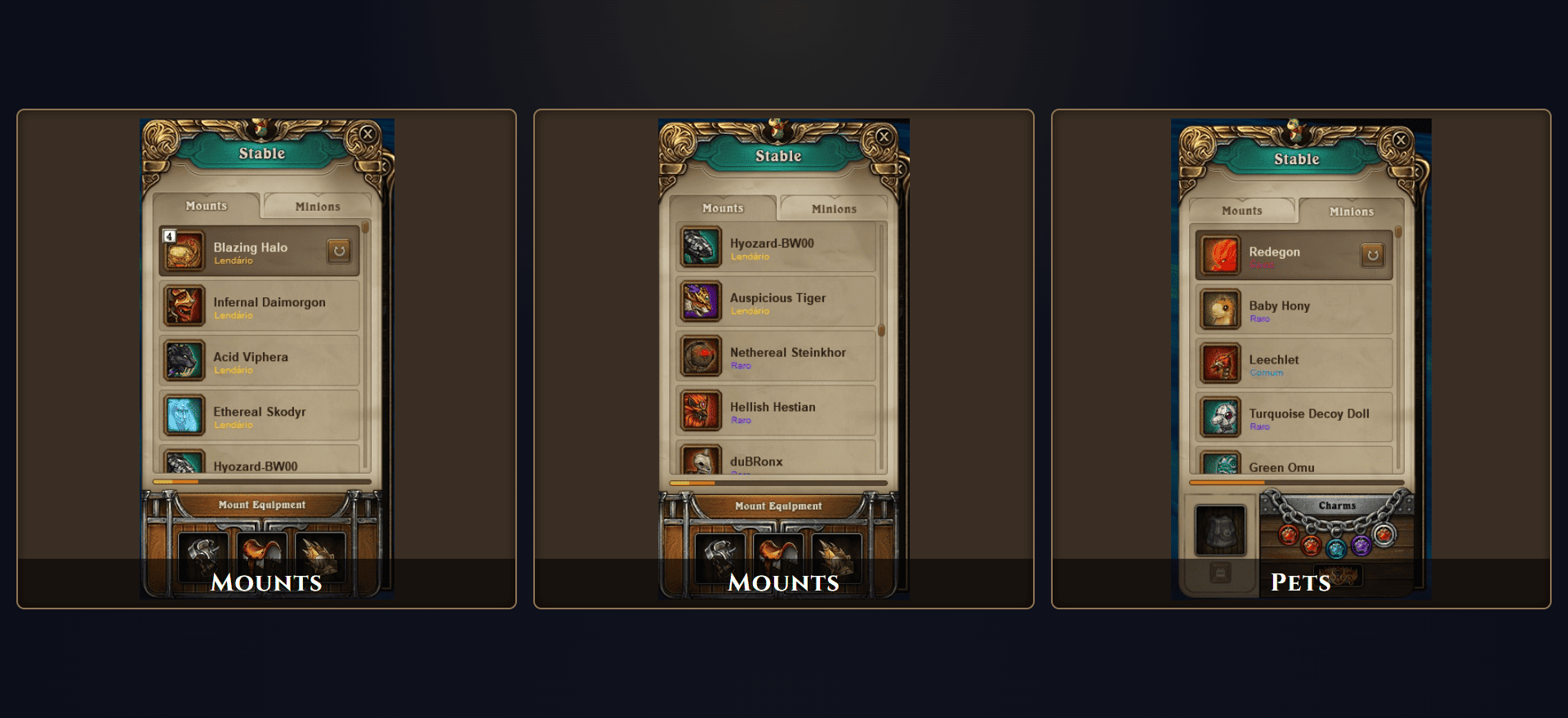Pick the Ethereal Skodyr mount
The width and height of the screenshot is (1568, 718).
259,415
